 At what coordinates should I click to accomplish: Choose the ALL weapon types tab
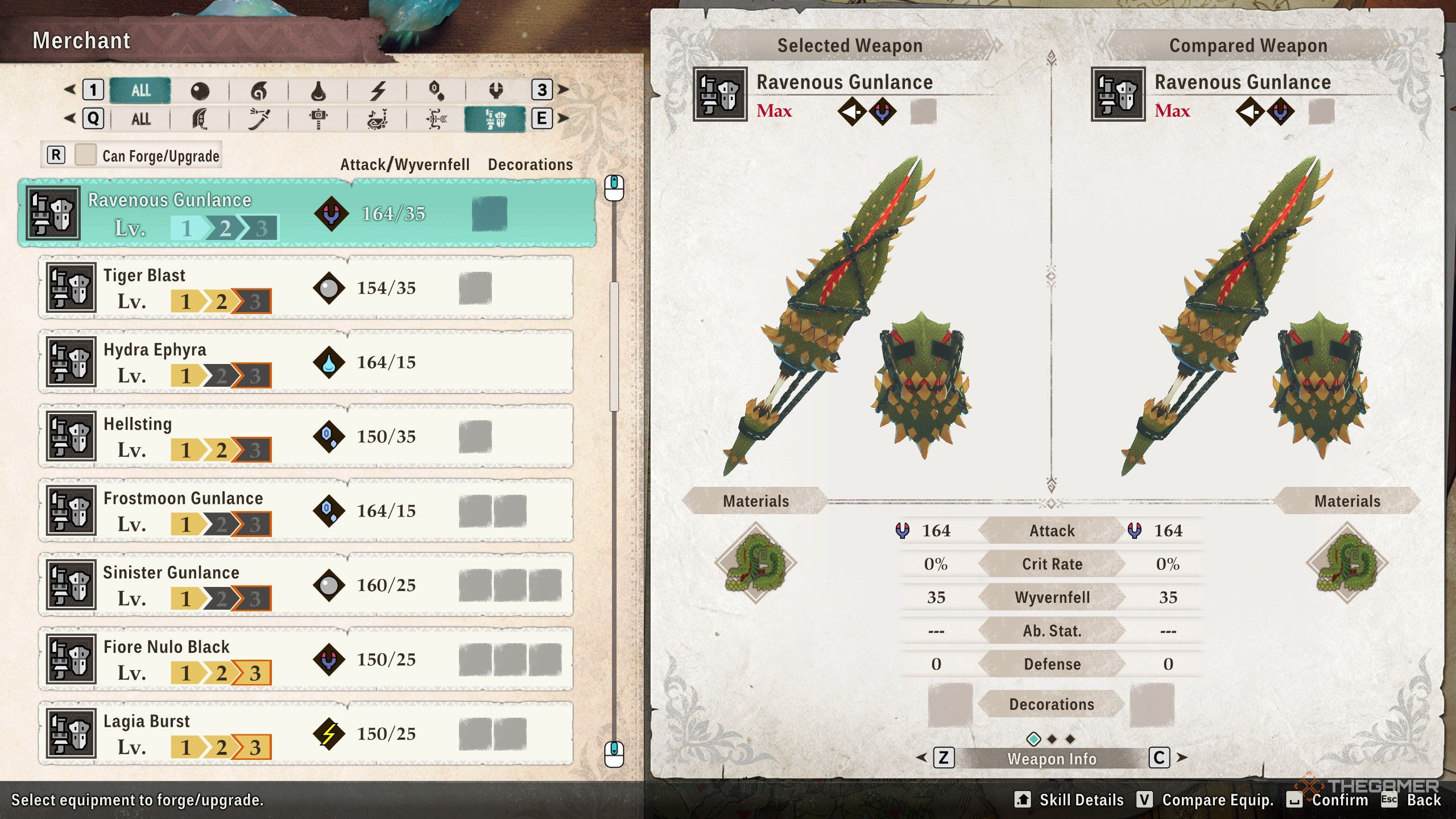[x=140, y=119]
